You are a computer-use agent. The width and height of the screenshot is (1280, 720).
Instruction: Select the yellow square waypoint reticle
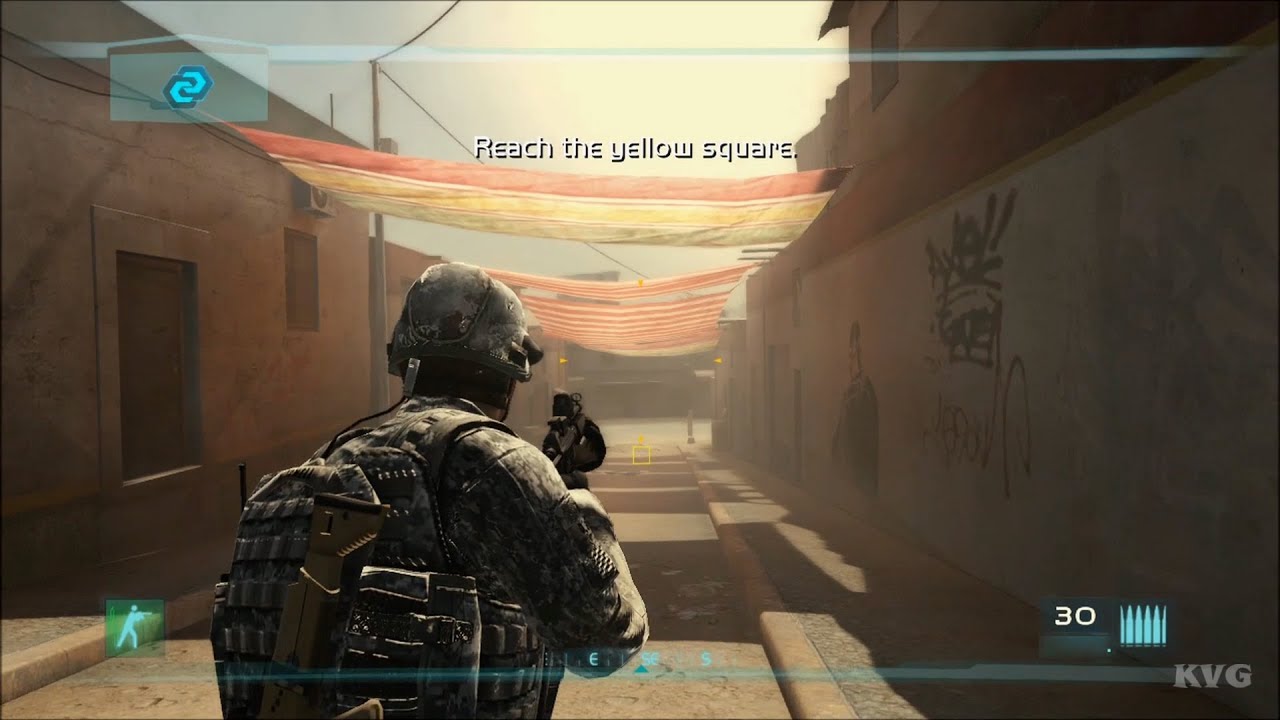click(x=640, y=454)
